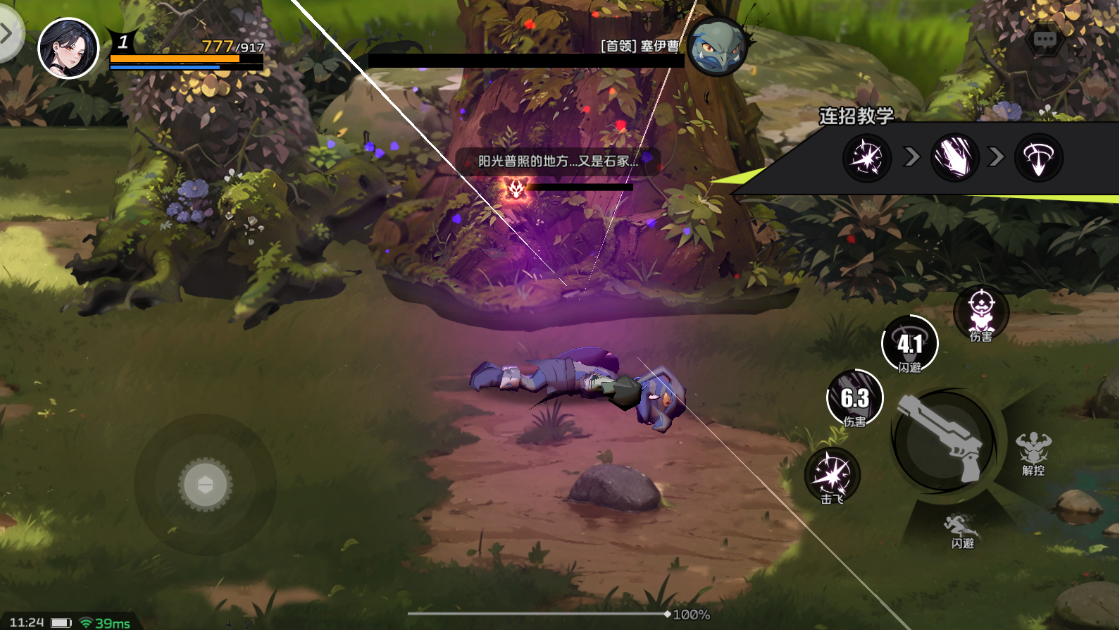Select the downward-arrow icon in 连招教学 combo
Screen dimensions: 1119x630
(x=1038, y=158)
